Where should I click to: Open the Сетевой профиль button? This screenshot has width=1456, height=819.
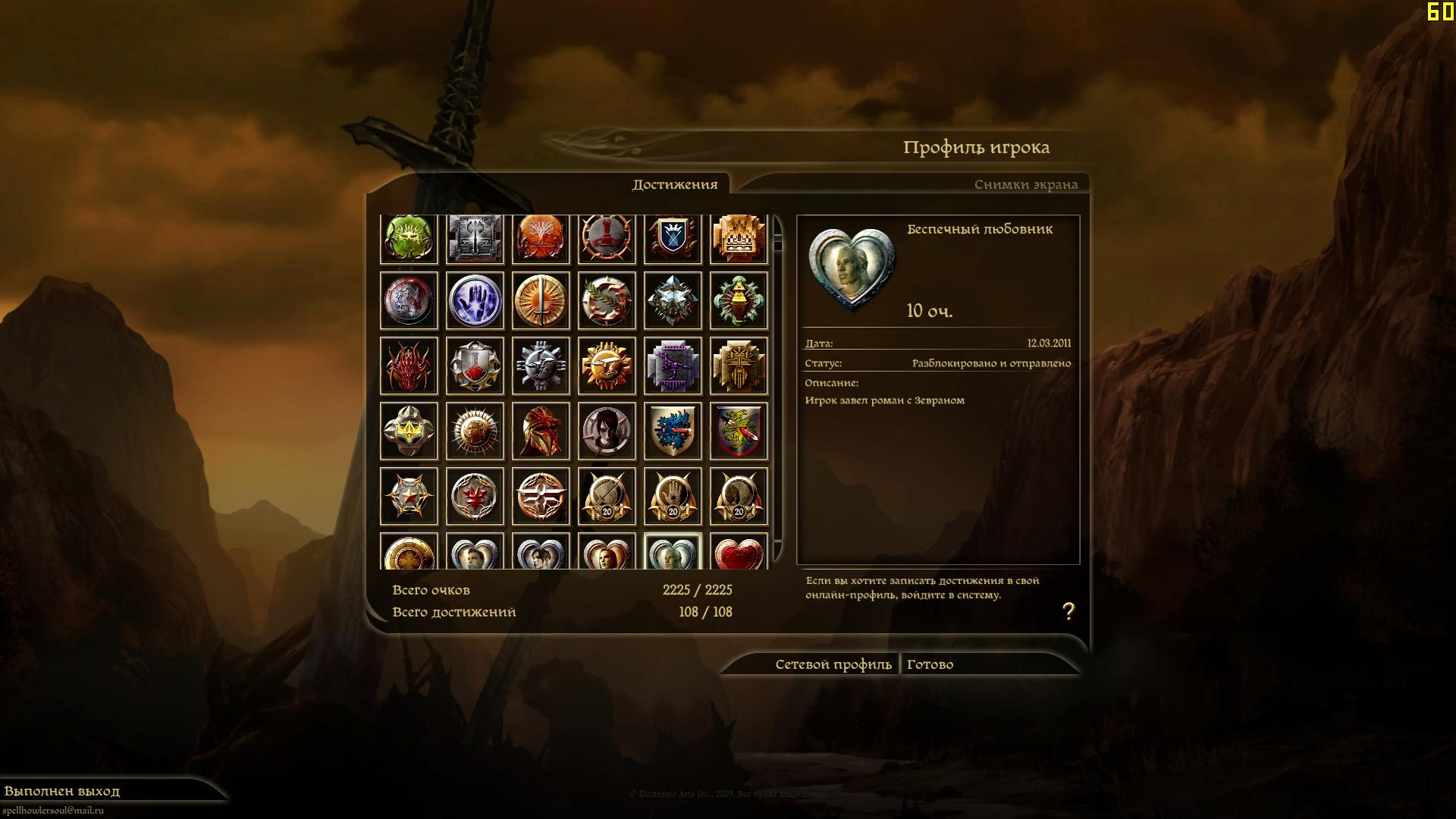pyautogui.click(x=833, y=664)
